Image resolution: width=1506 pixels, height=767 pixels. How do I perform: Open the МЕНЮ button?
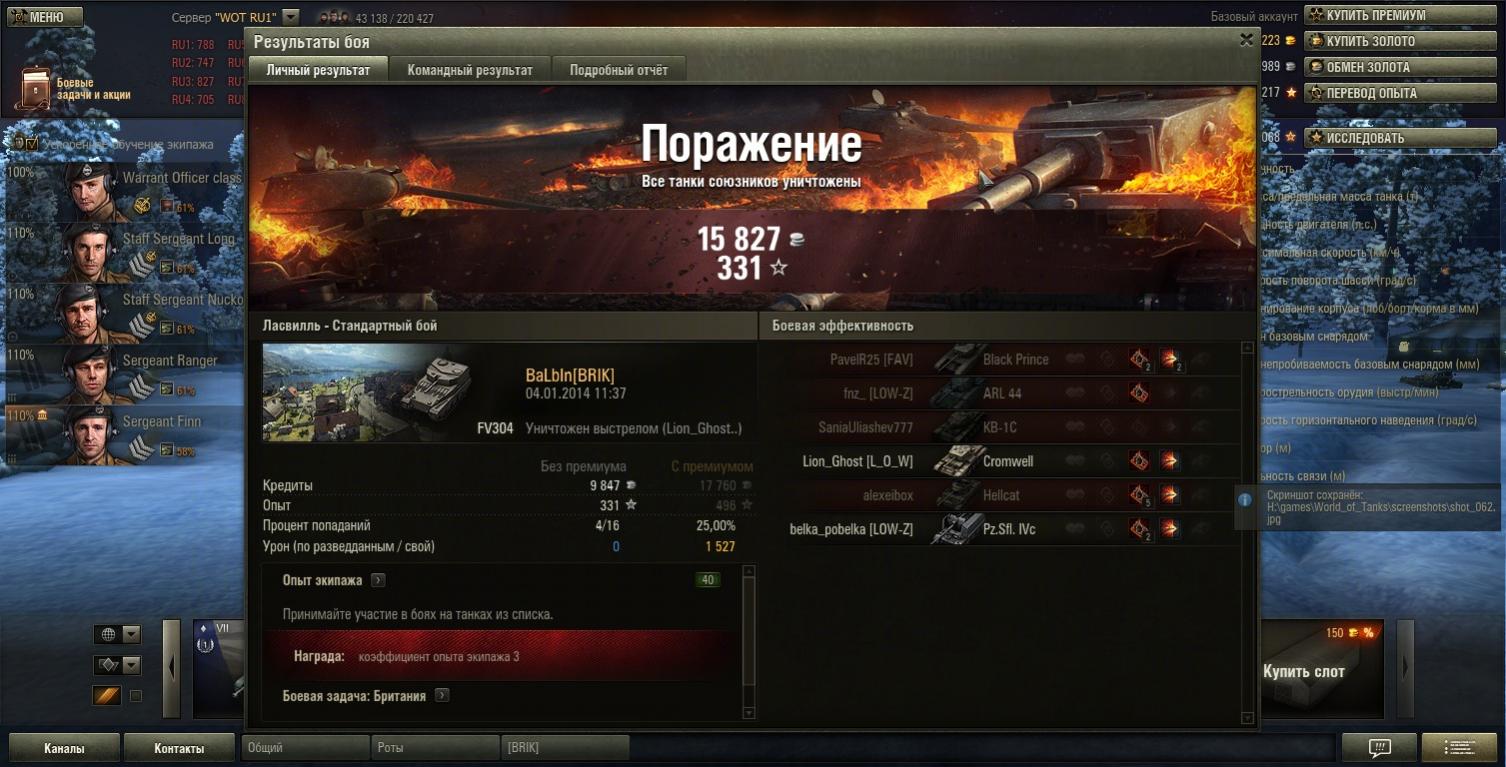[x=45, y=17]
